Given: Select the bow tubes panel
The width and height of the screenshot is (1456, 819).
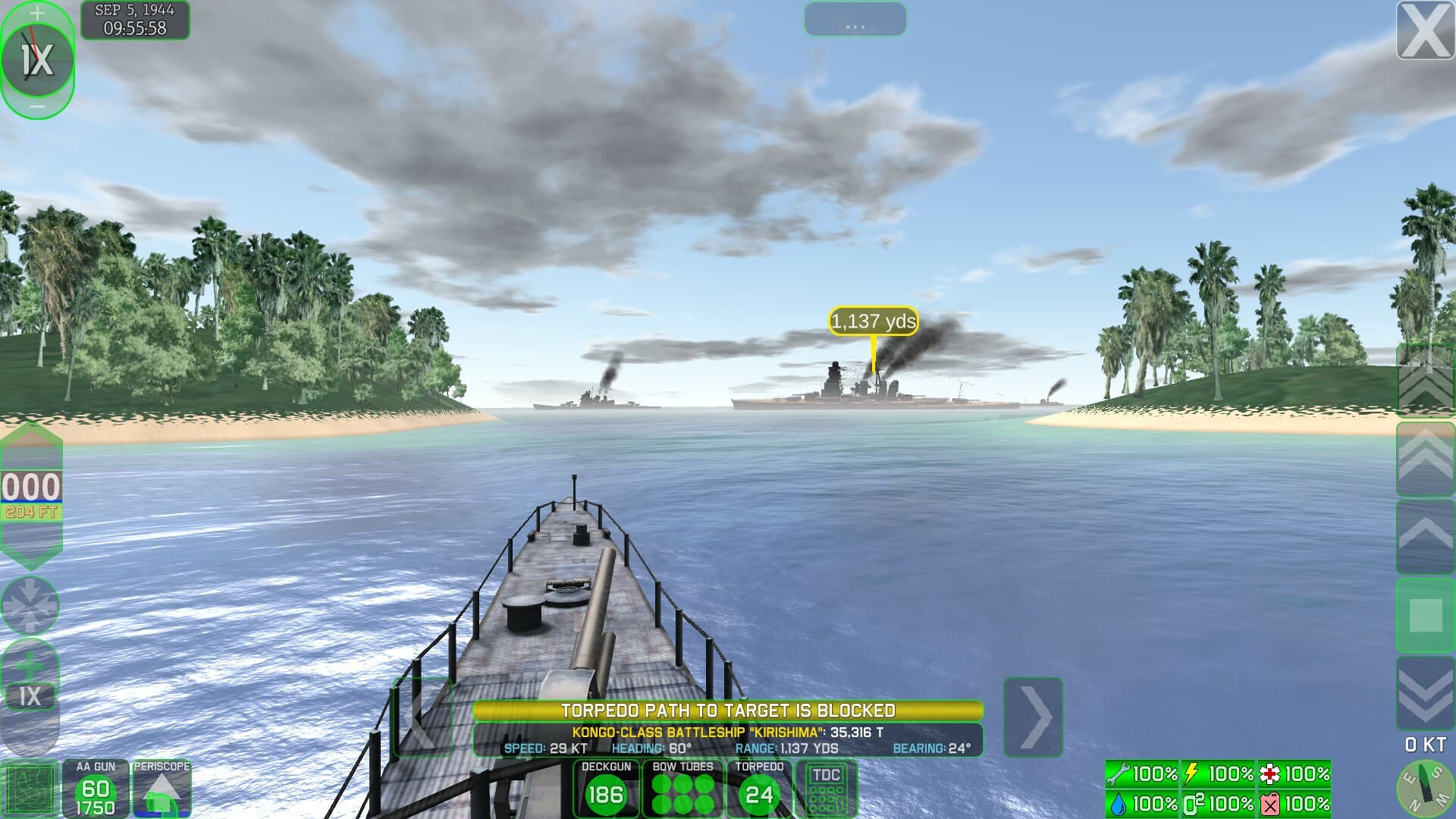Looking at the screenshot, I should click(682, 789).
